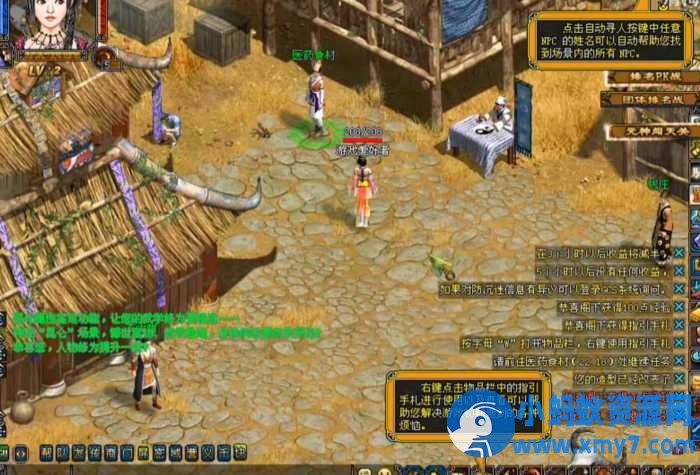
Task: Dismiss the 请前往医药食村 quest message
Action: (x=679, y=361)
